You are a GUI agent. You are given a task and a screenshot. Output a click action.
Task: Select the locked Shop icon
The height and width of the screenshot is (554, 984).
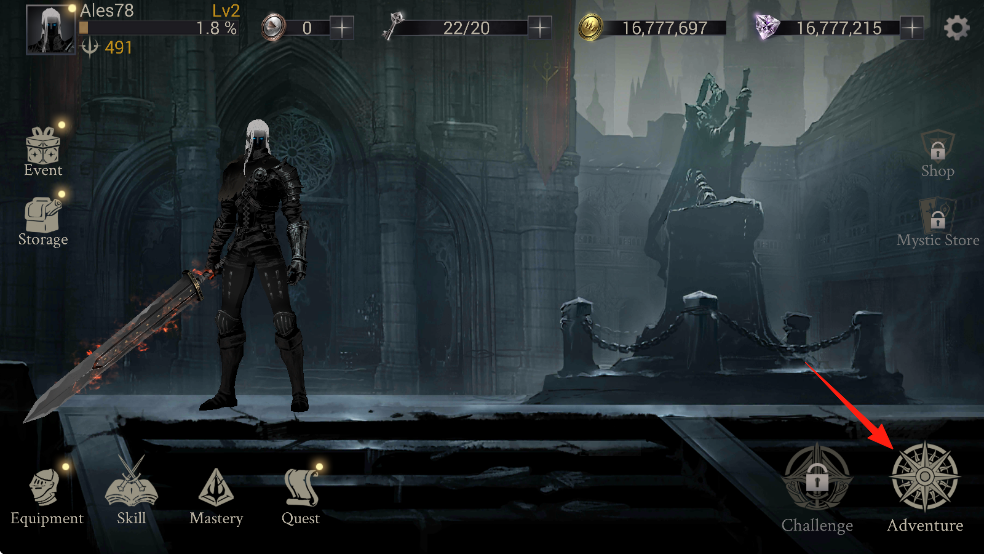coord(937,150)
